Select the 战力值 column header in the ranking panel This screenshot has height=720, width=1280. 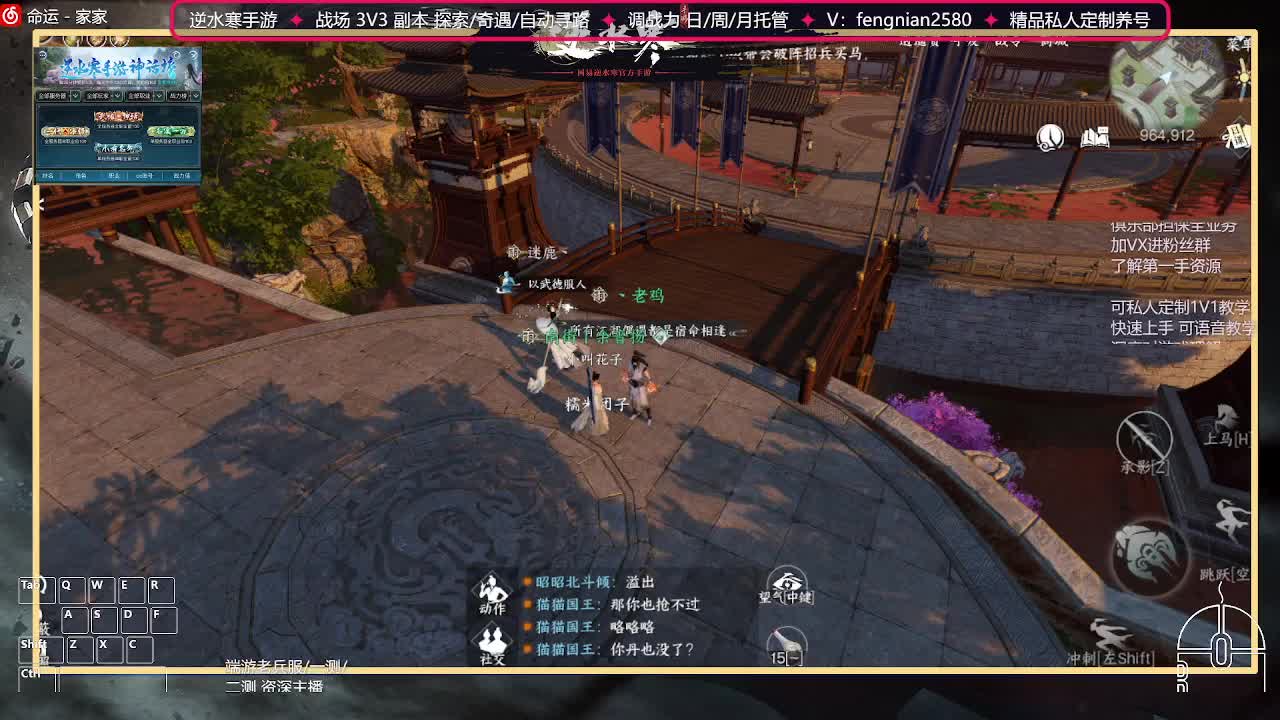[x=180, y=176]
